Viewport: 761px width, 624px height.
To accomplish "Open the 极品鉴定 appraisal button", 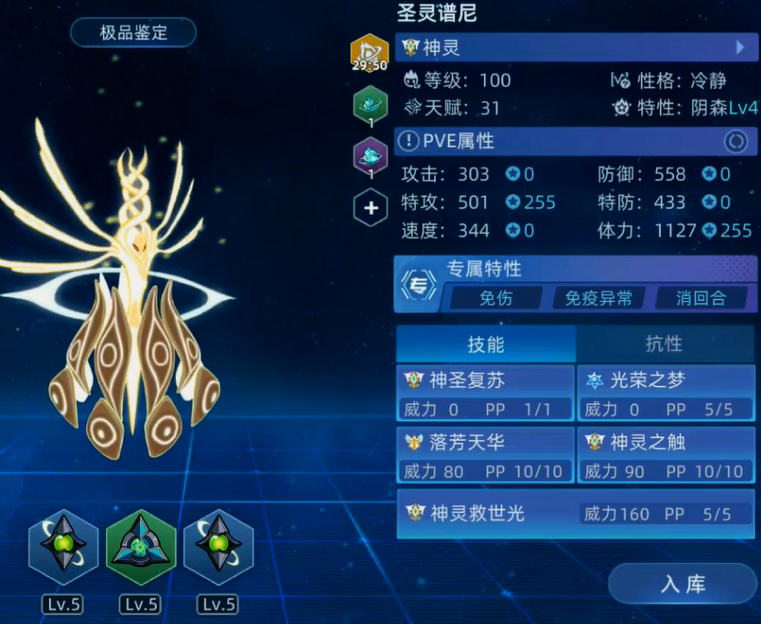I will pyautogui.click(x=133, y=32).
